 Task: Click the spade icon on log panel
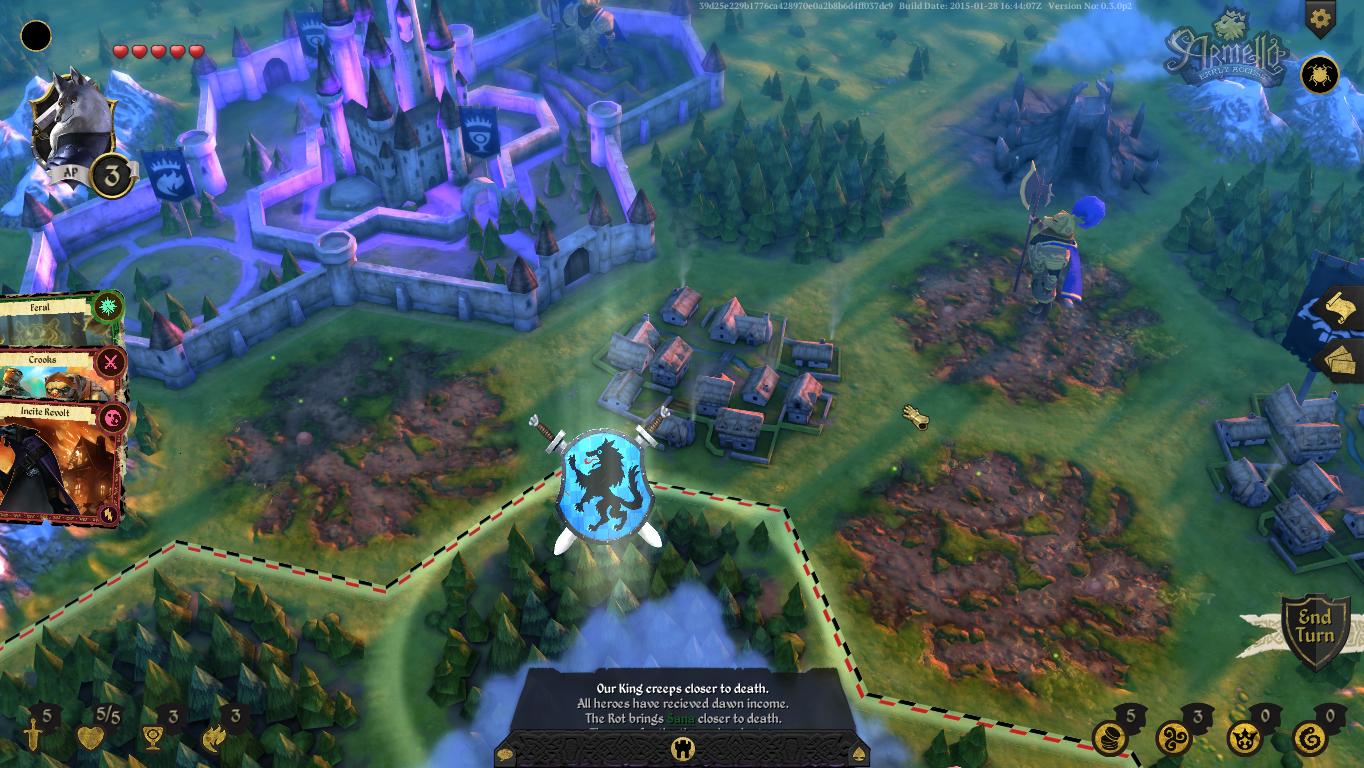(x=860, y=750)
